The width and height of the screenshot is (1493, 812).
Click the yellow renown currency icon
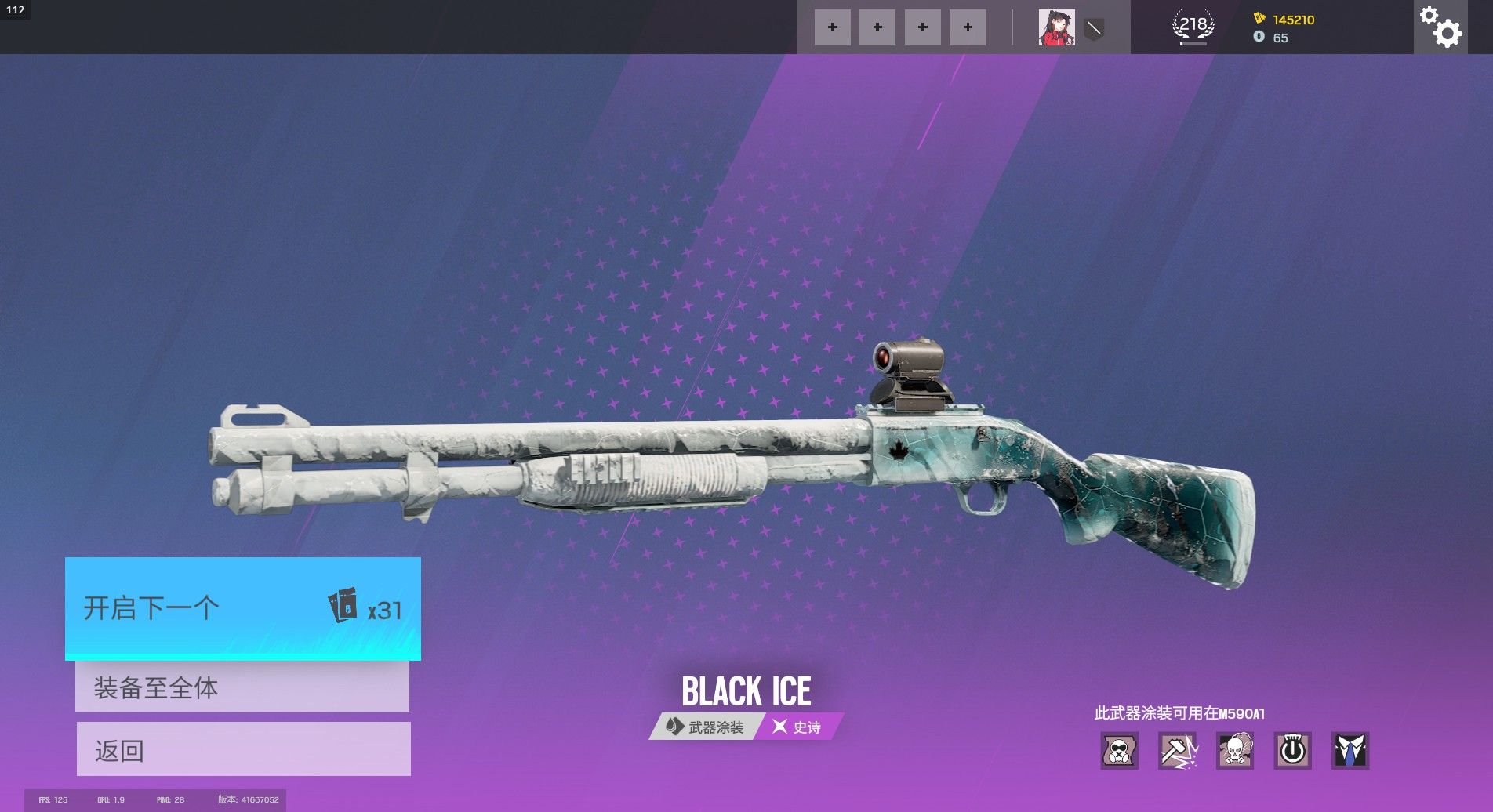1259,19
